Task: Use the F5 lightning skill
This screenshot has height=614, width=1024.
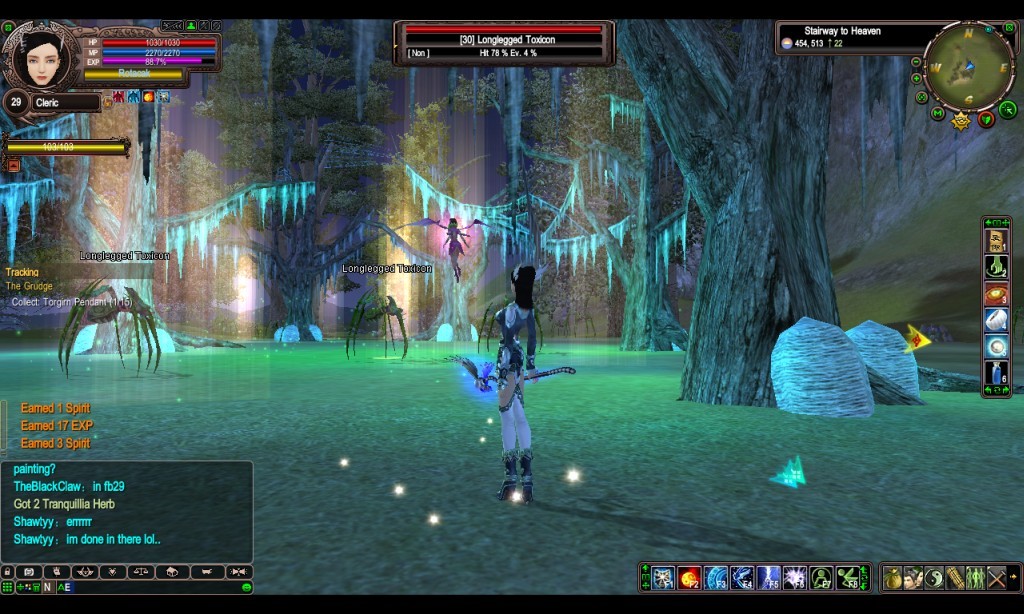Action: [x=768, y=578]
